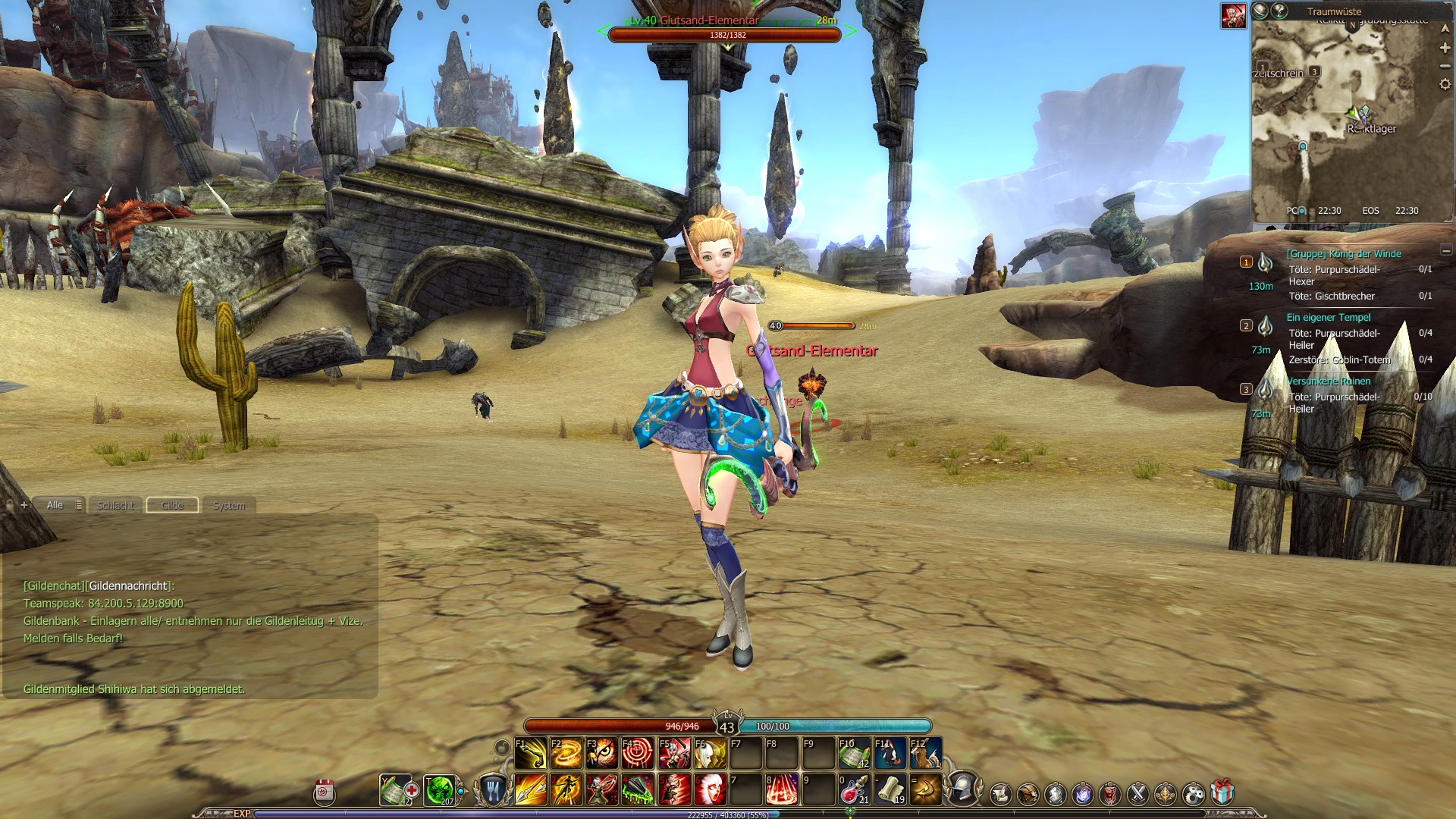The width and height of the screenshot is (1456, 819).
Task: Open the gift box icon
Action: click(x=1222, y=793)
